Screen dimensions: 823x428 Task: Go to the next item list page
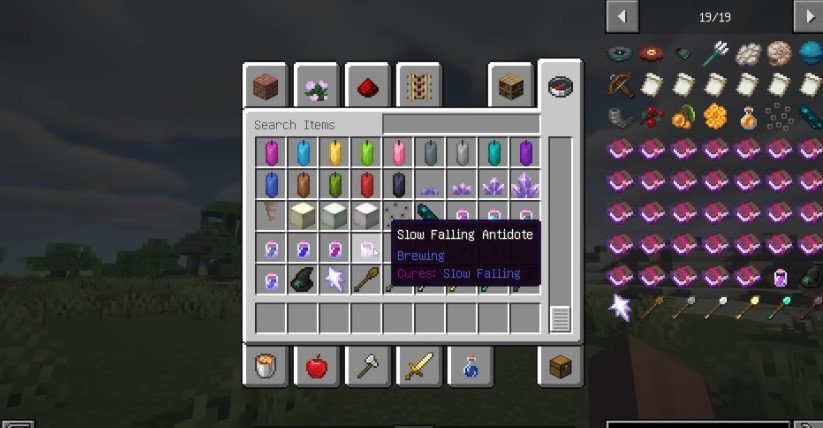coord(806,15)
